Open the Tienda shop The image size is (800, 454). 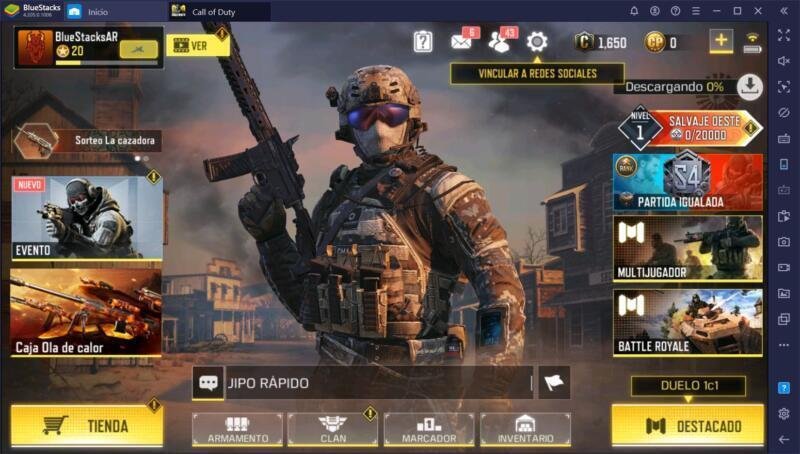(x=86, y=425)
